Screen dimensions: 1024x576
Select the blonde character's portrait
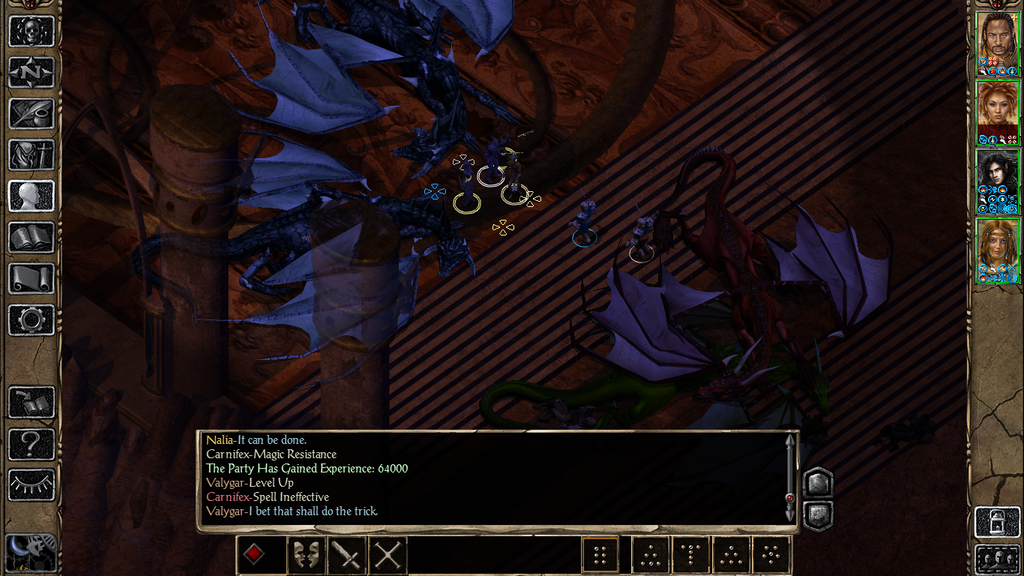point(997,248)
